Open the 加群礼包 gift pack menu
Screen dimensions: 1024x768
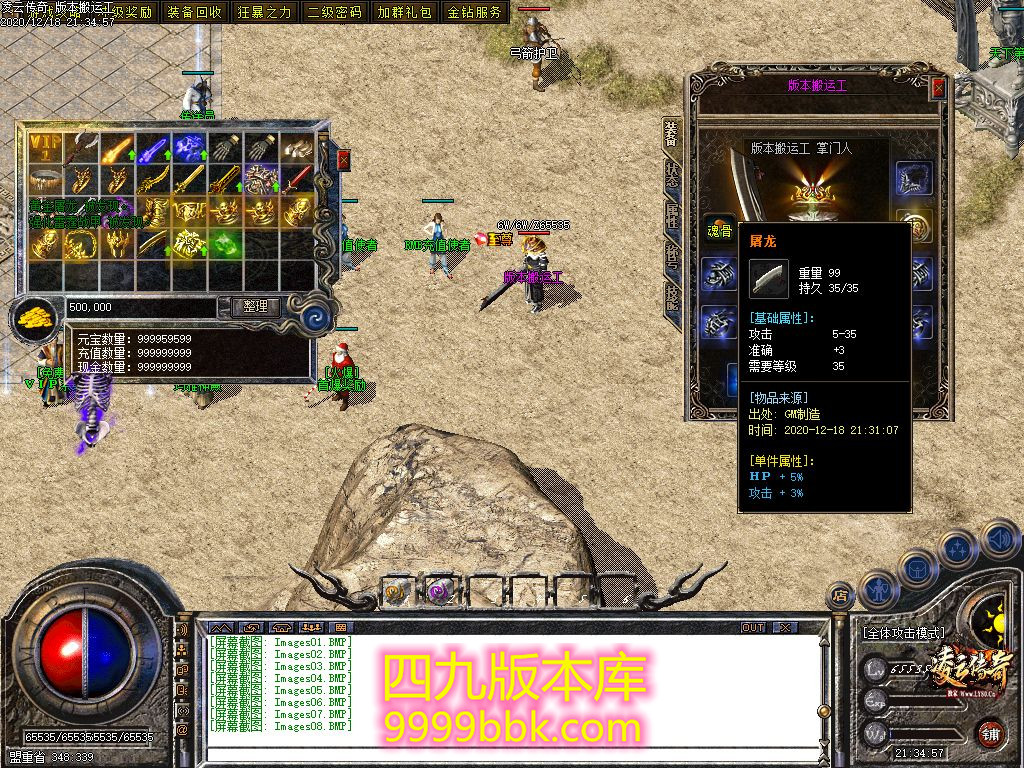point(405,12)
